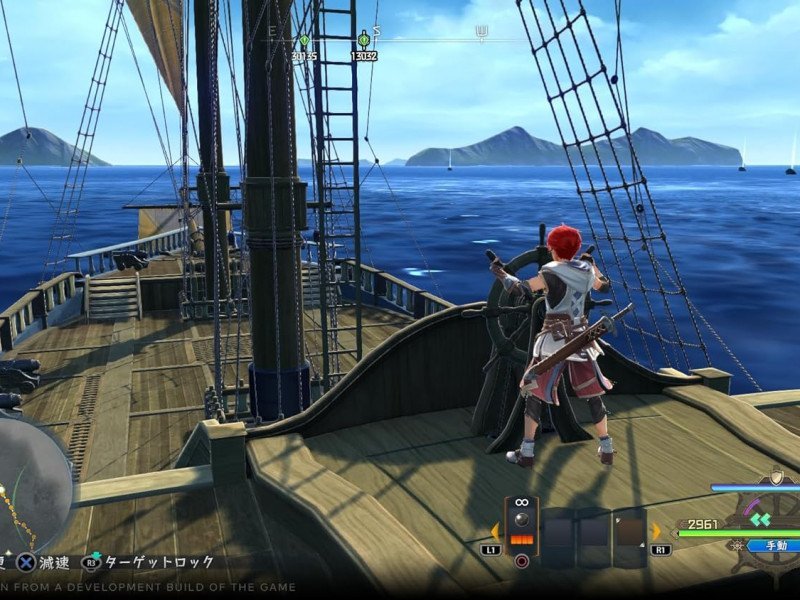Toggle the blue 手動 mode label
The width and height of the screenshot is (800, 600).
[x=776, y=546]
